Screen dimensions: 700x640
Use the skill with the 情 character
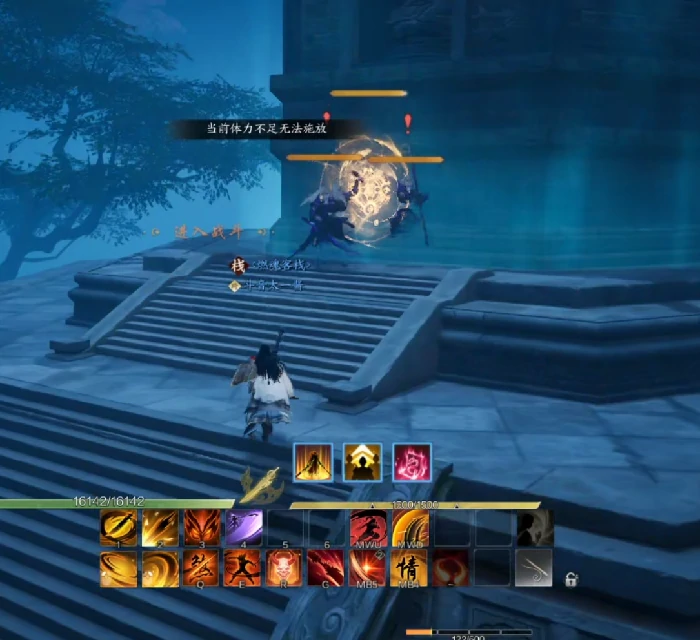tap(408, 567)
